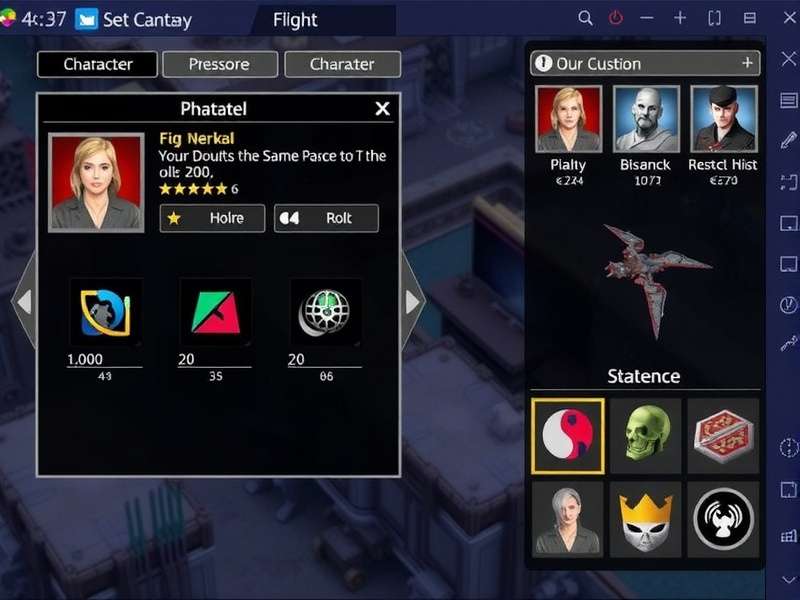Choose the Rolt button
800x600 pixels.
point(326,218)
